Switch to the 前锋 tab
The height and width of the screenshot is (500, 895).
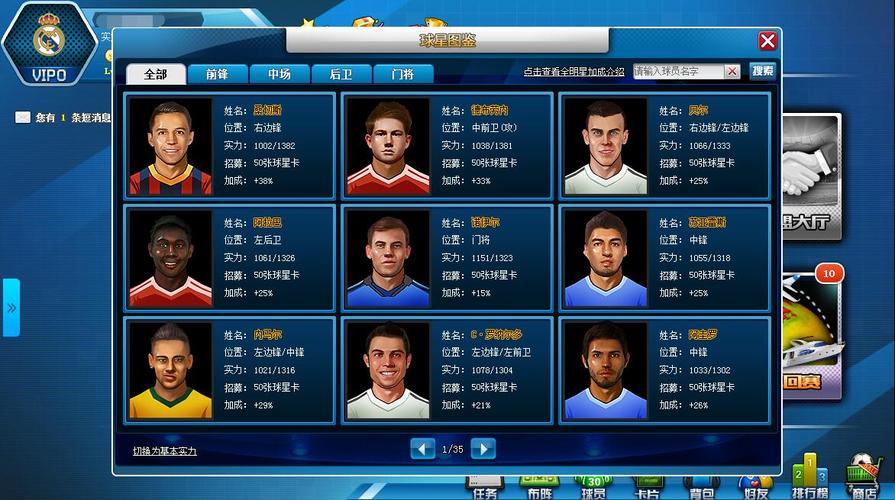tap(217, 74)
